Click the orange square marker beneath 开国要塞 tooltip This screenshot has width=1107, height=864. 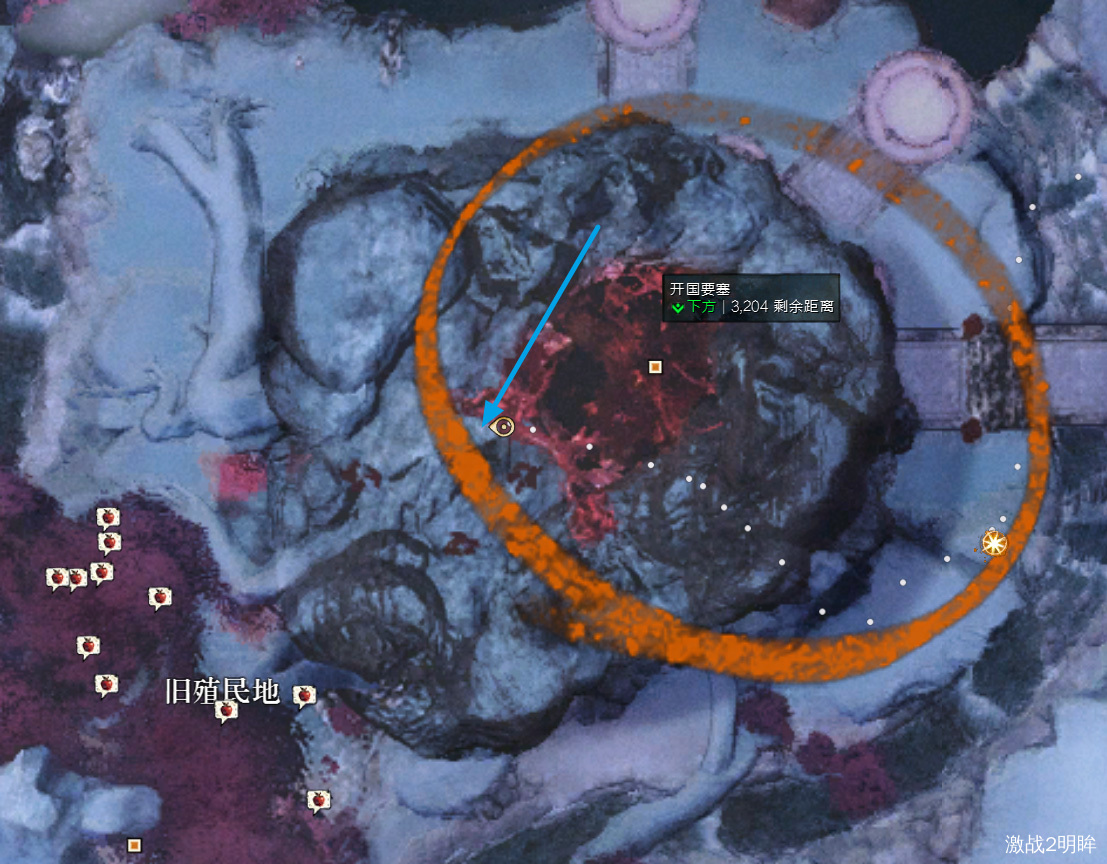coord(655,367)
